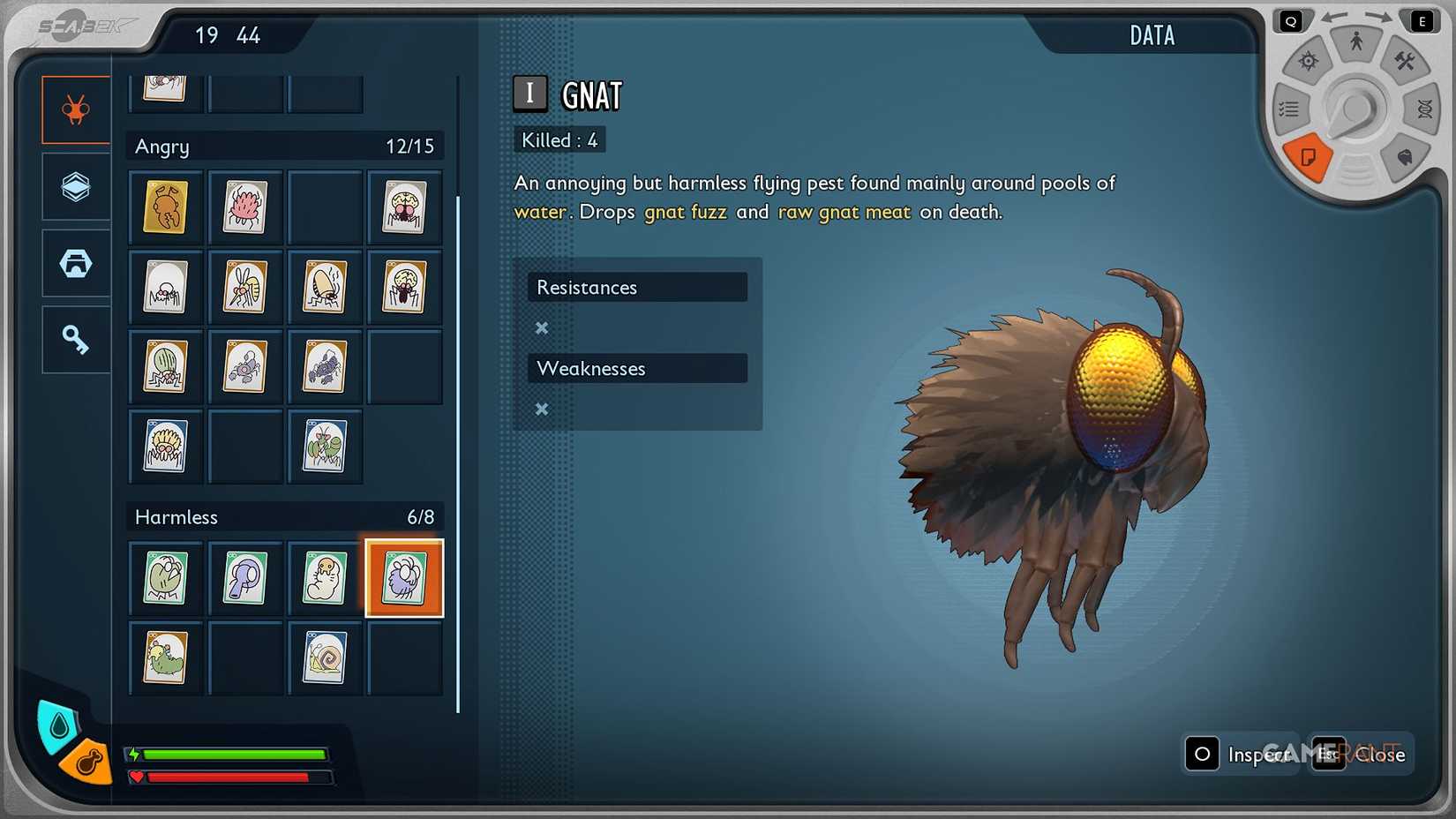1456x819 pixels.
Task: Collapse the Harmless 6/8 section header
Action: click(284, 517)
